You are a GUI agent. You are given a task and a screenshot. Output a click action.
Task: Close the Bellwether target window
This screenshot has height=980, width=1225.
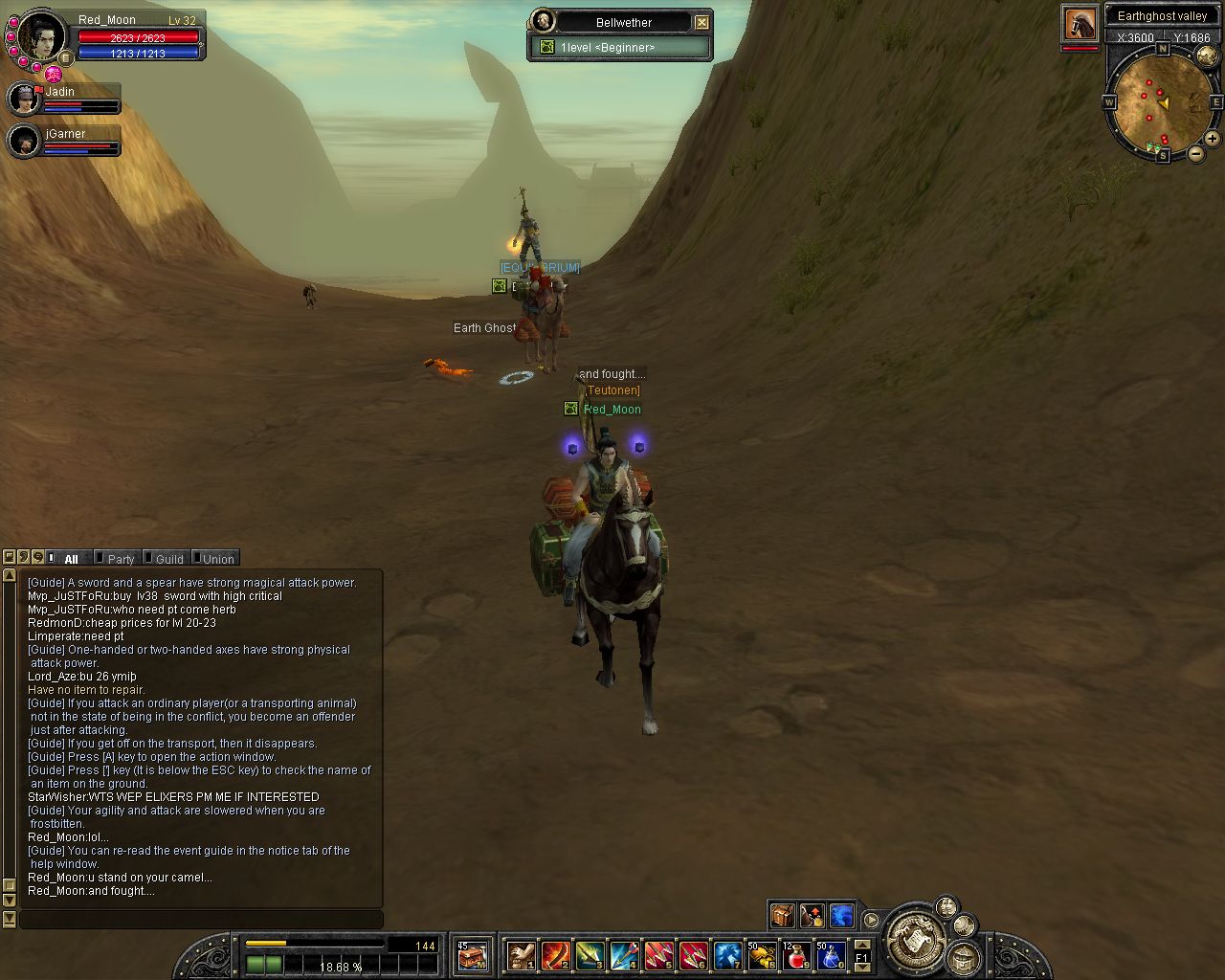pyautogui.click(x=702, y=22)
